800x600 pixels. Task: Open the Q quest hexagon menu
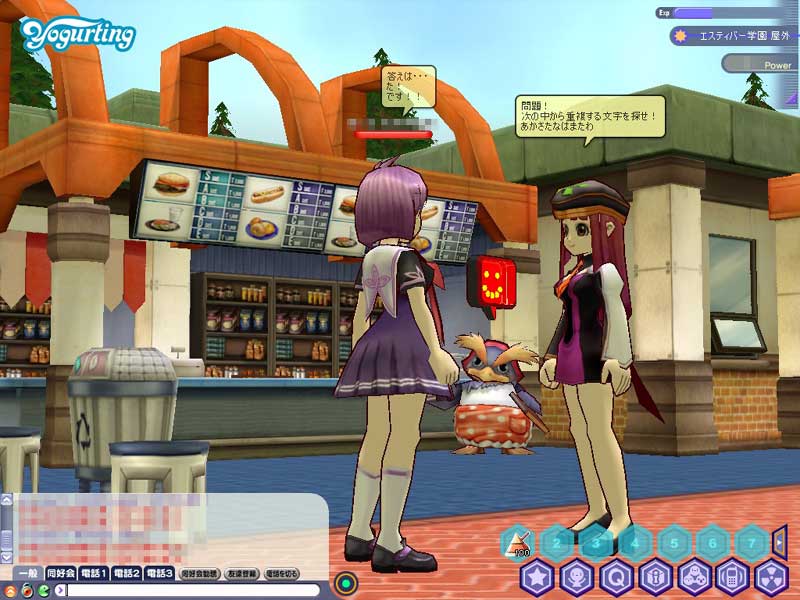[x=616, y=578]
